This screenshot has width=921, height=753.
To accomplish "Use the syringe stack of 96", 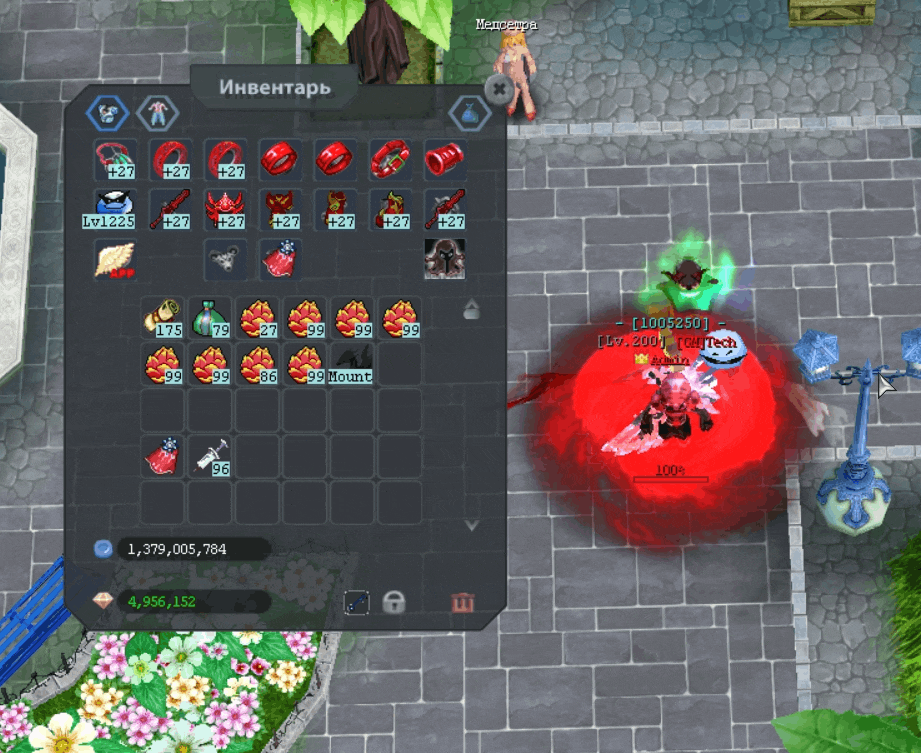I will [x=211, y=456].
